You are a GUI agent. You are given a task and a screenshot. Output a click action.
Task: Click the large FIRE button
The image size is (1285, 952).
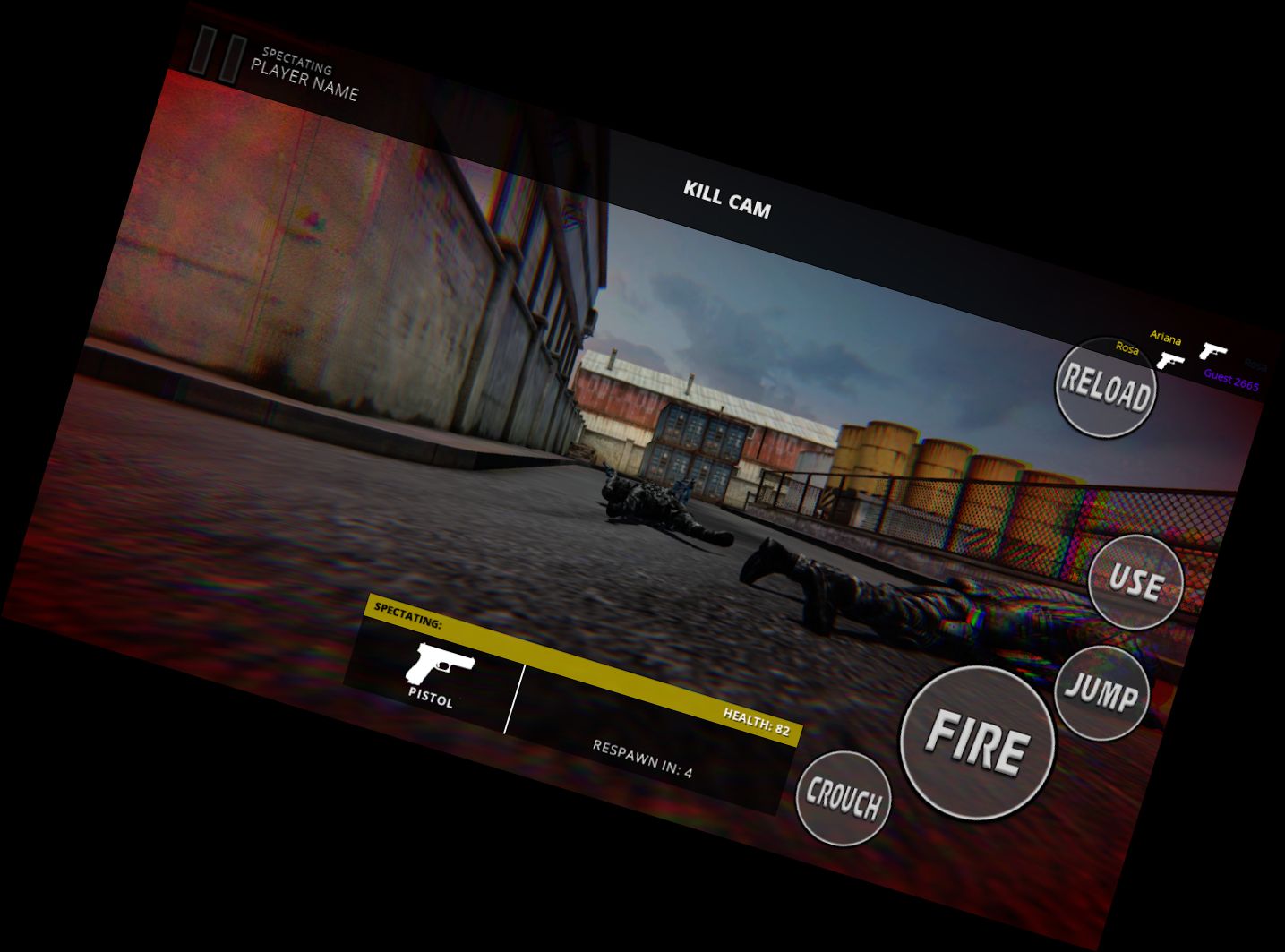tap(976, 742)
